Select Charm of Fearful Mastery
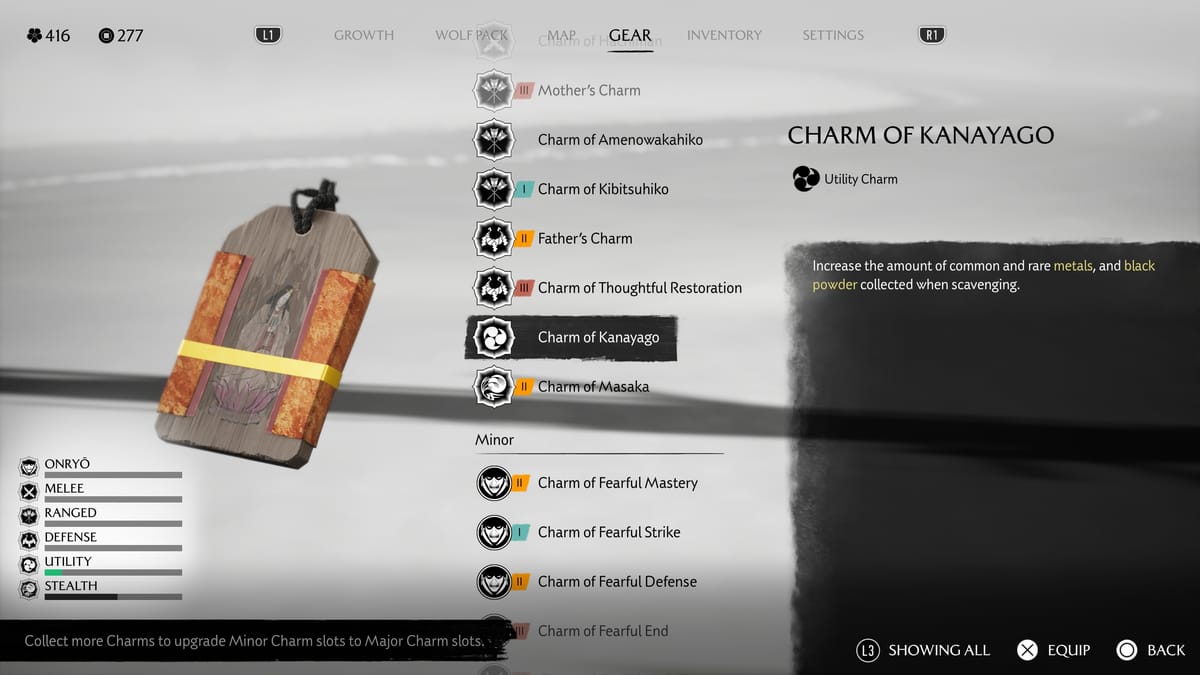The height and width of the screenshot is (675, 1200). [x=617, y=483]
